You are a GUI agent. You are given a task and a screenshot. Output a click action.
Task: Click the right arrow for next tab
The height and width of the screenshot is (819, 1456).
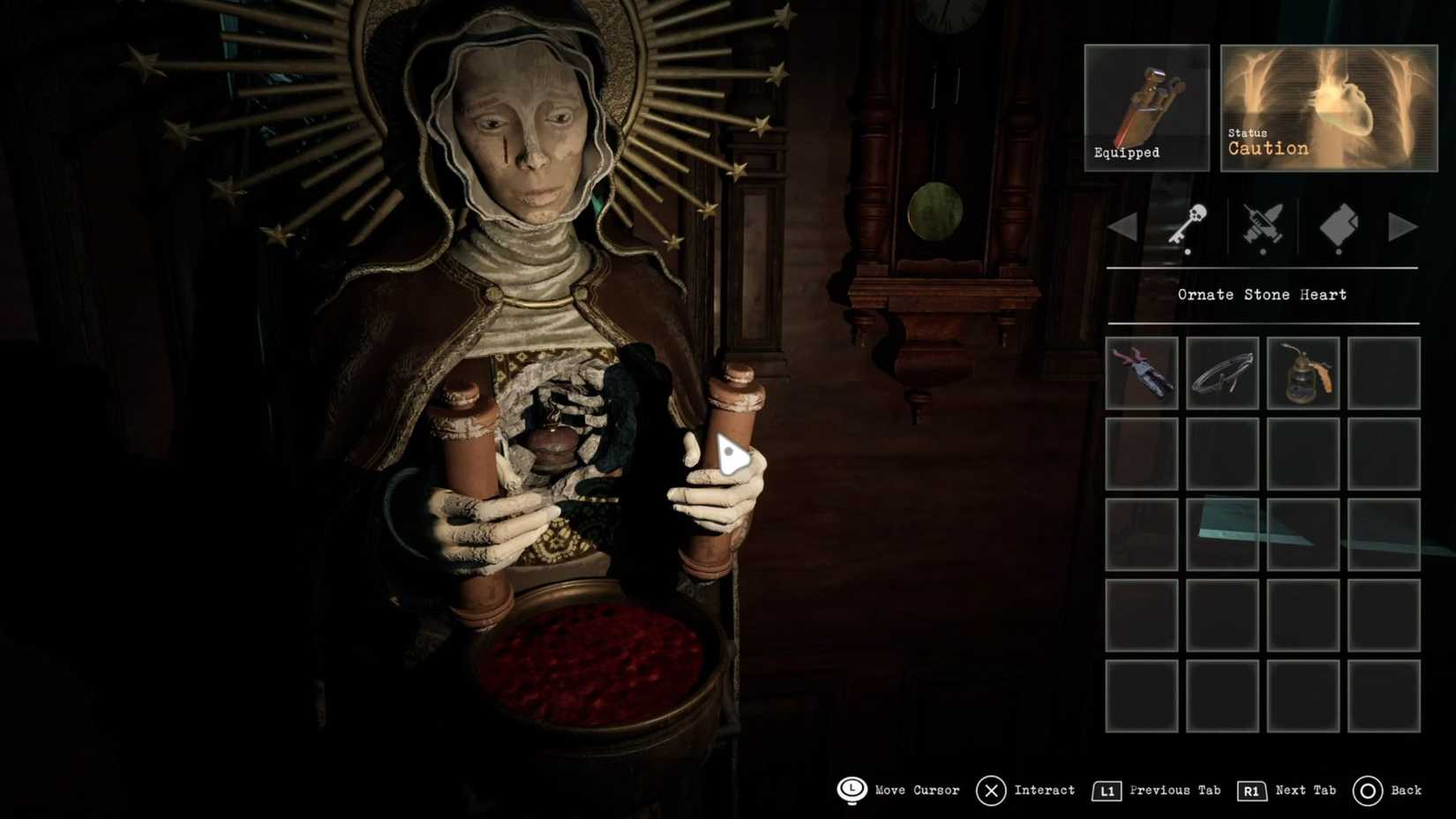point(1401,227)
